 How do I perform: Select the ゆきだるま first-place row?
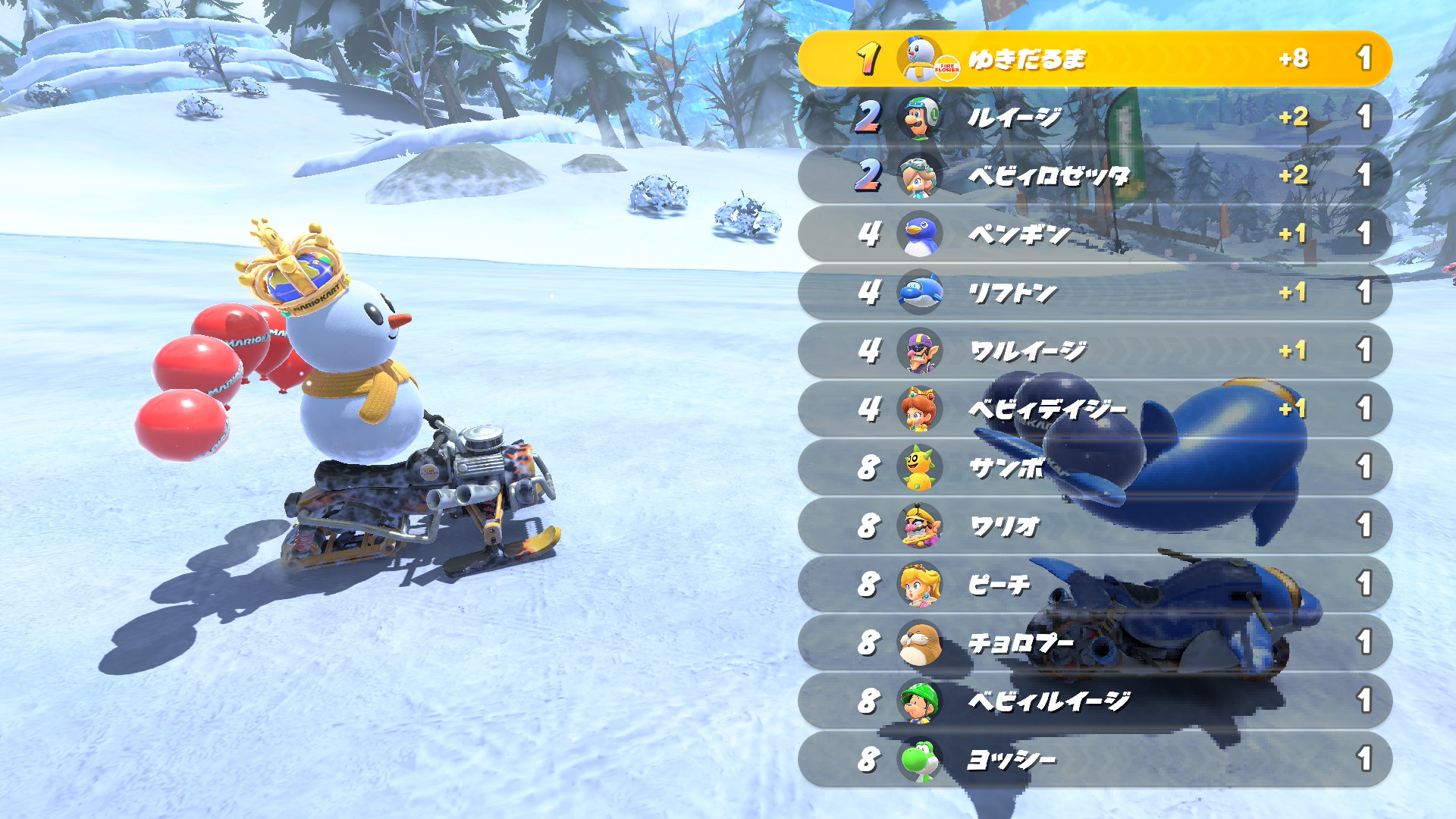(1094, 58)
